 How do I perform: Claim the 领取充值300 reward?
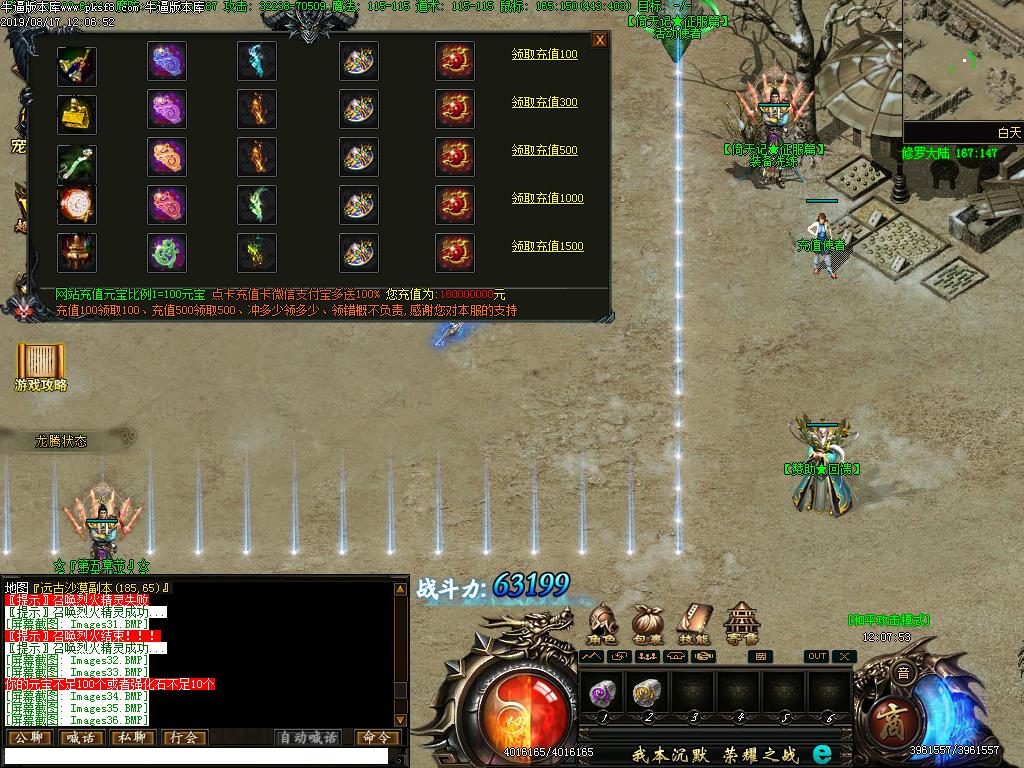[545, 102]
